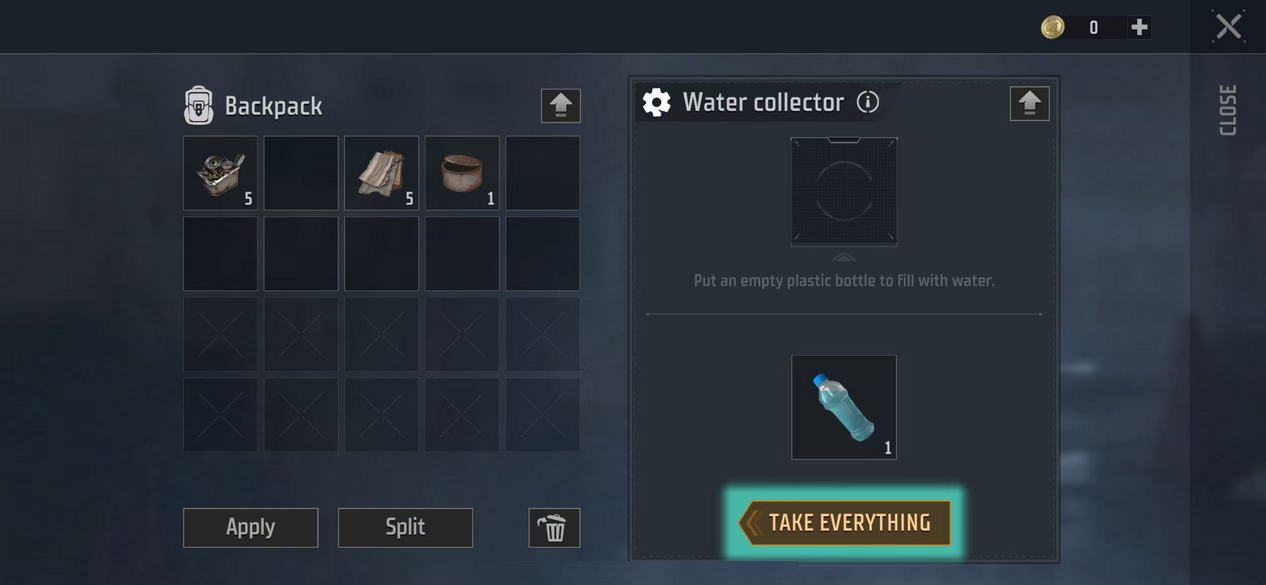Select the filled water bottle slot
The image size is (1266, 585).
(844, 407)
